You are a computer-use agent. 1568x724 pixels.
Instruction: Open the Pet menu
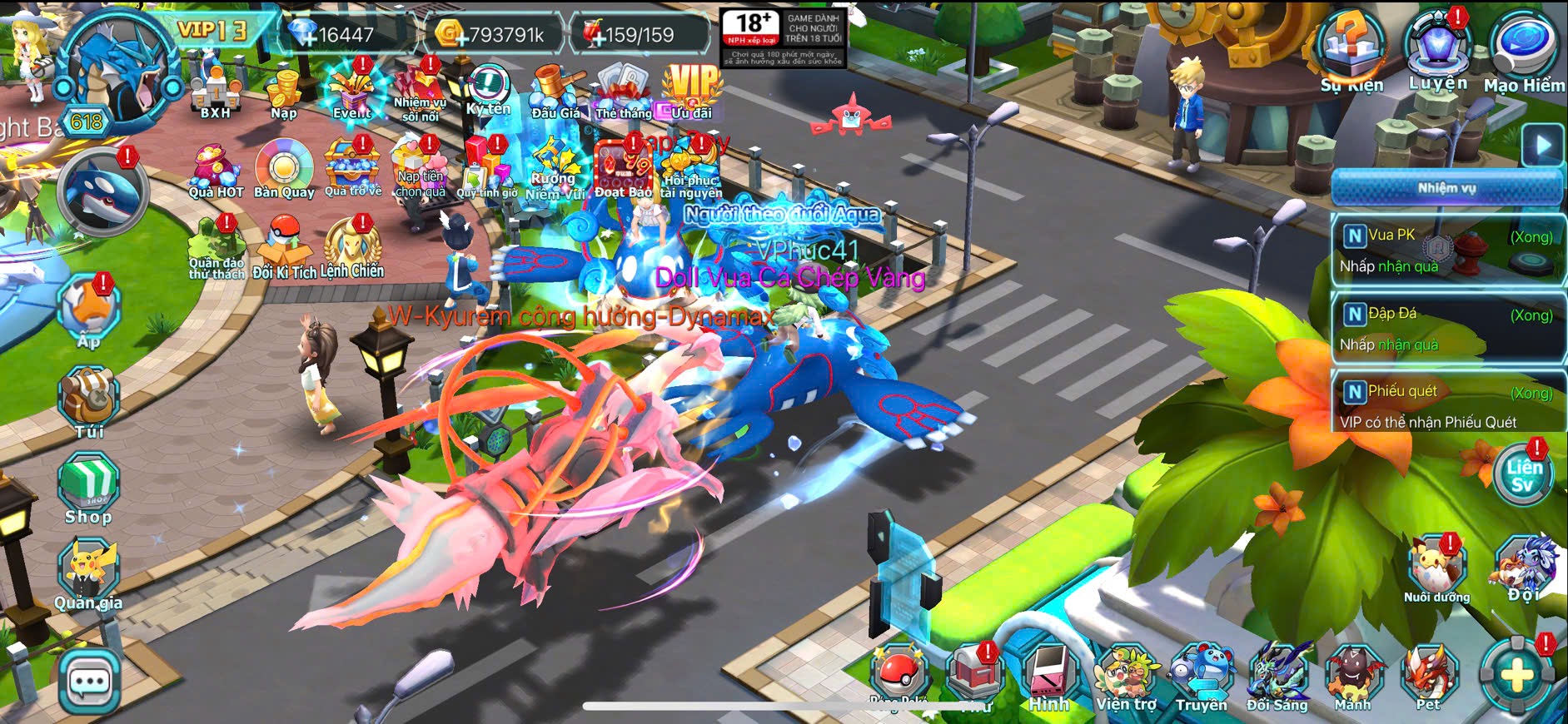[1429, 676]
